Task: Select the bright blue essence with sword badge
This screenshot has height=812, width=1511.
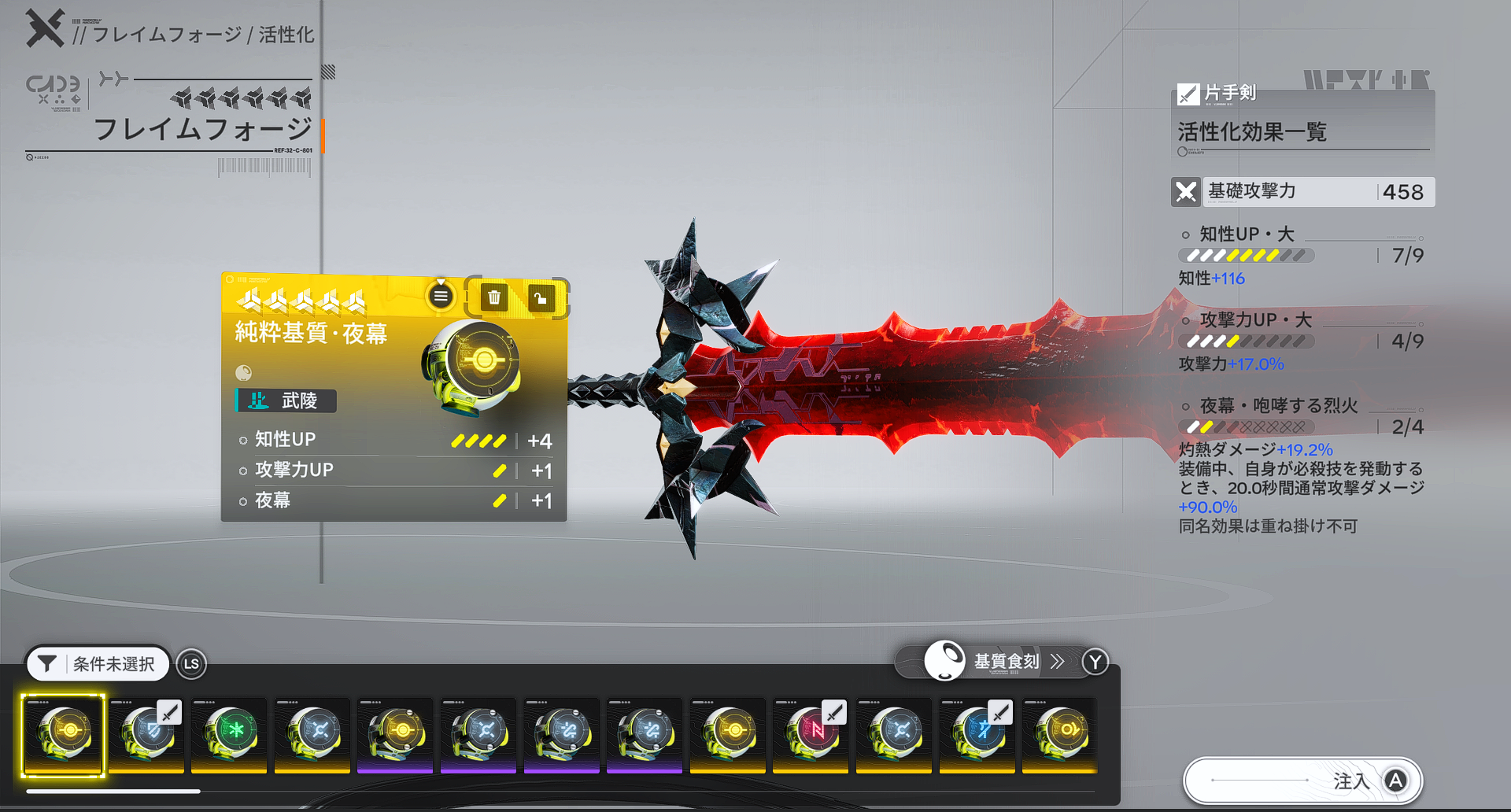Action: (x=977, y=735)
